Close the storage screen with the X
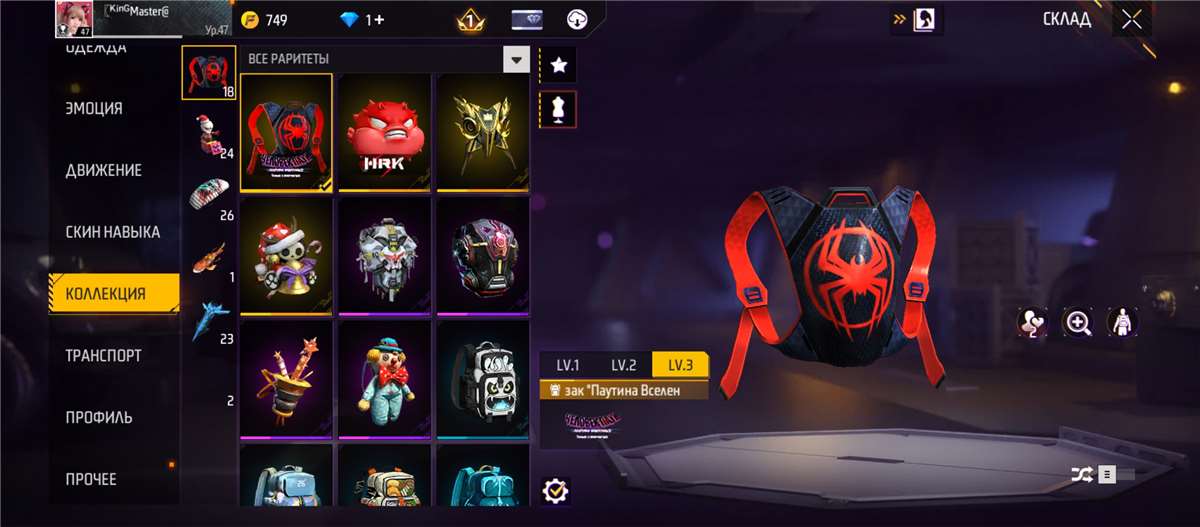The width and height of the screenshot is (1200, 527). point(1131,19)
